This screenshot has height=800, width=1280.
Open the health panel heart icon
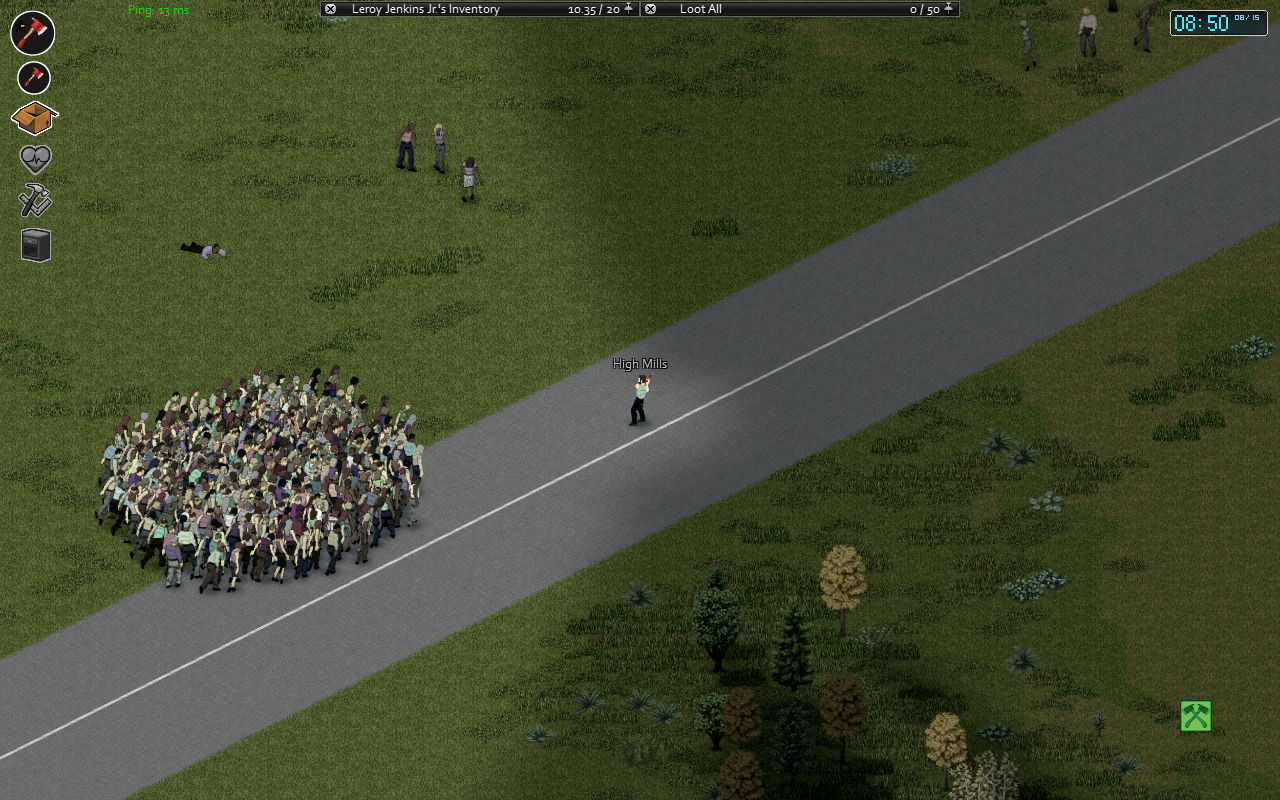click(x=33, y=159)
